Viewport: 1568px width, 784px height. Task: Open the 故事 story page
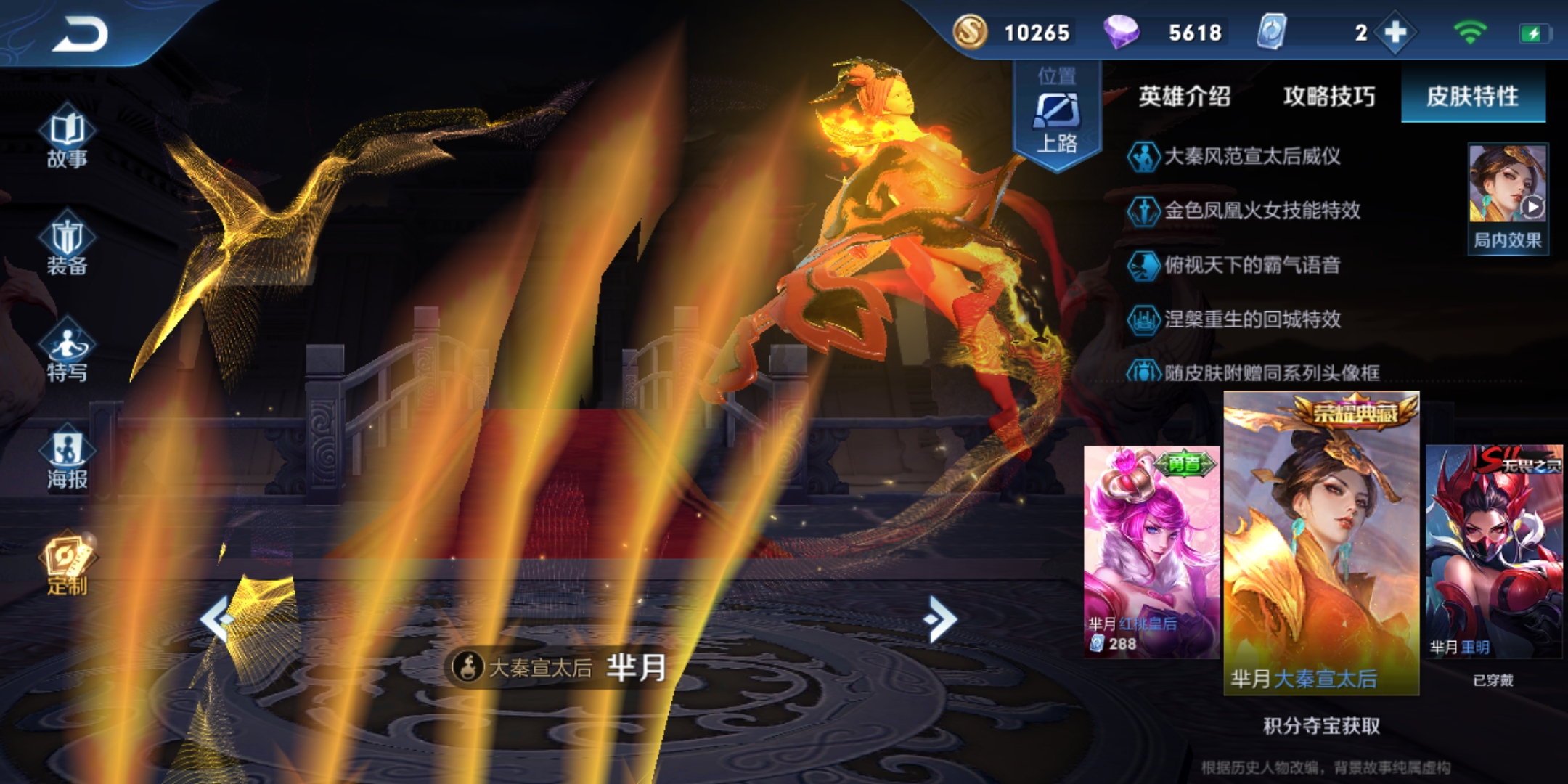tap(67, 138)
